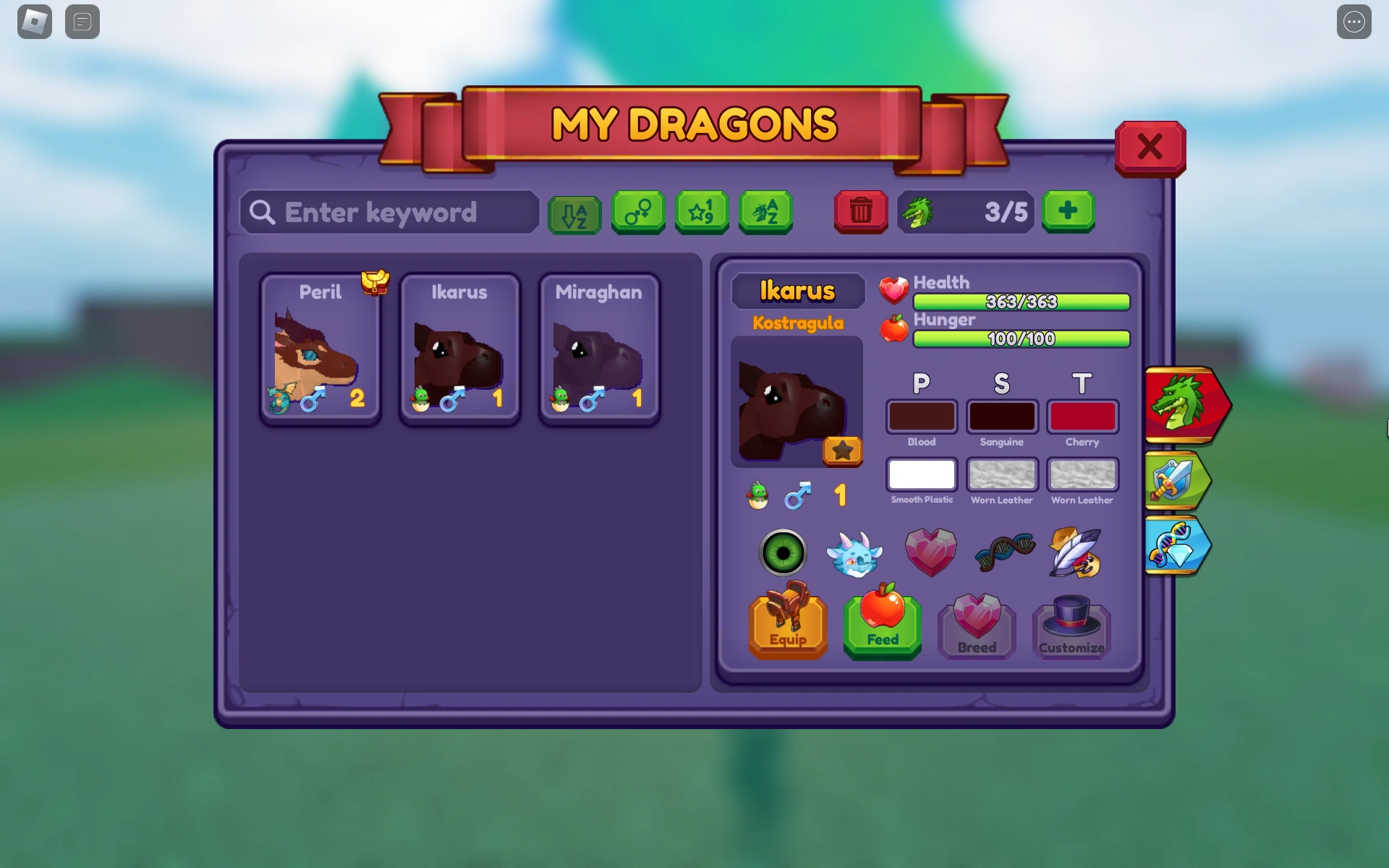This screenshot has width=1389, height=868.
Task: Click the alphabetical sort icon
Action: 574,212
